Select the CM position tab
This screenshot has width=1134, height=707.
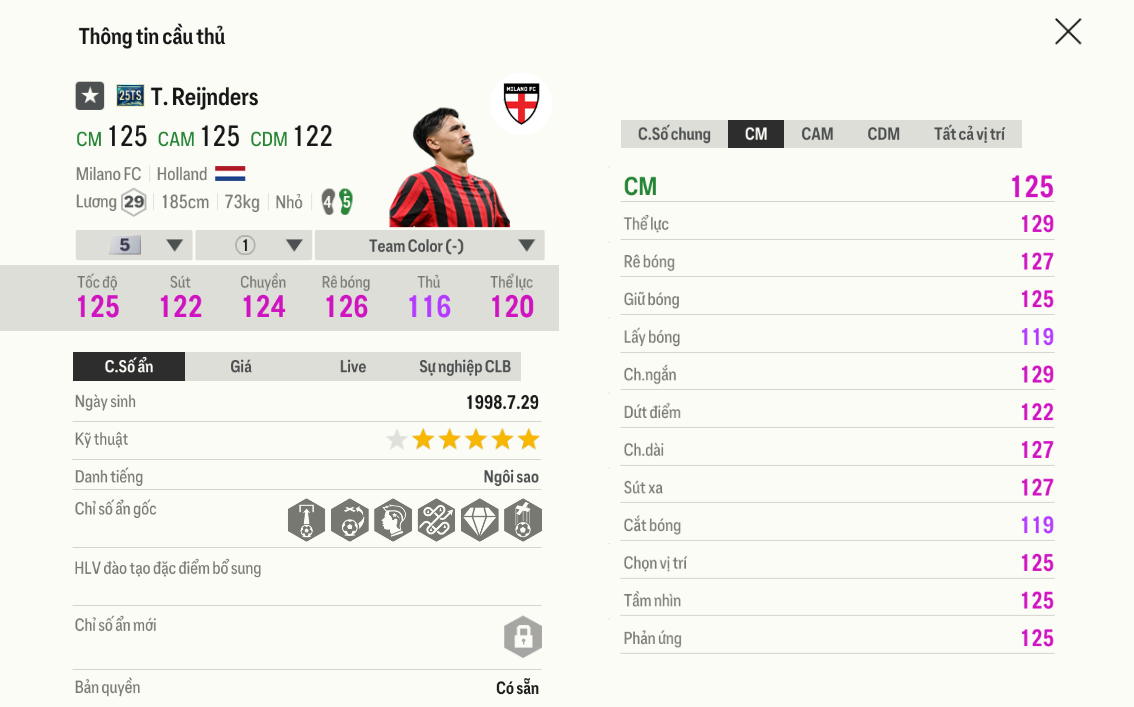click(x=756, y=134)
